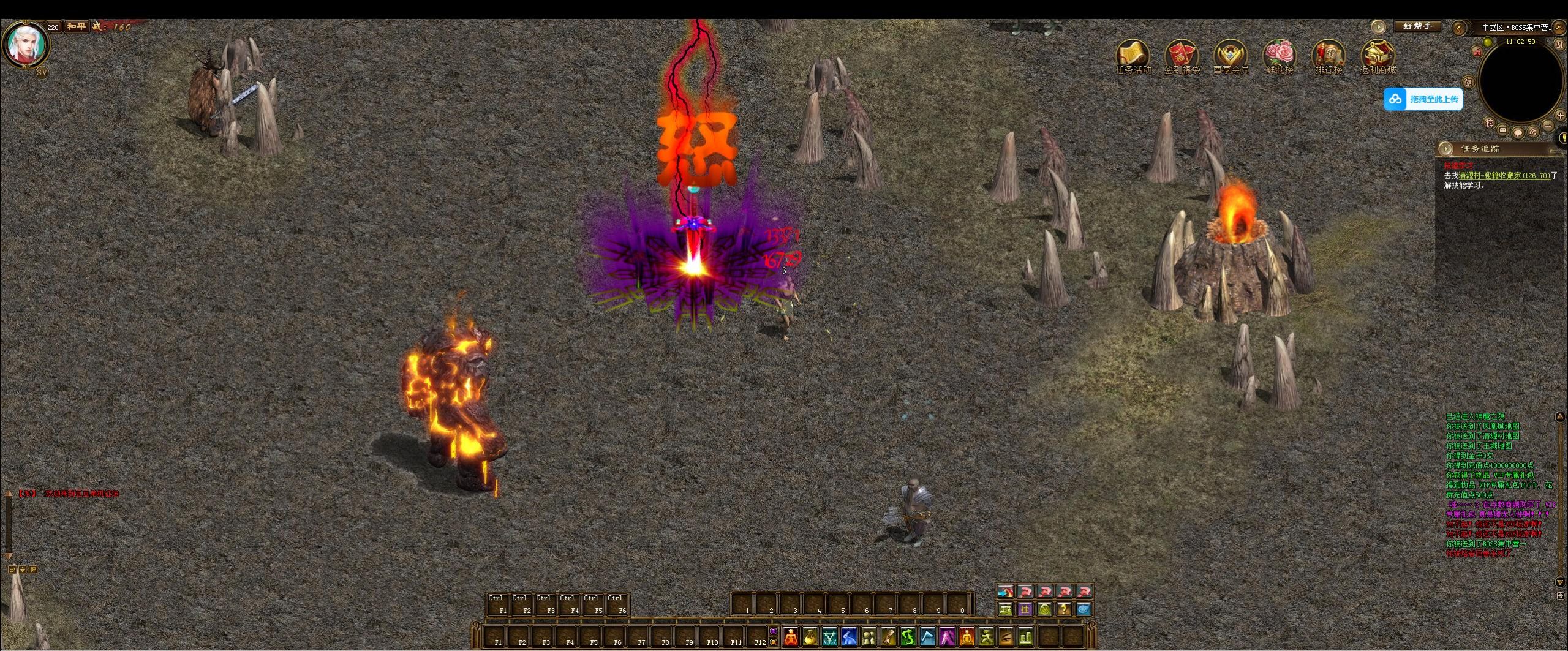This screenshot has height=651, width=1568.
Task: Show the 鲜花榜 flower ranking
Action: [x=1280, y=56]
